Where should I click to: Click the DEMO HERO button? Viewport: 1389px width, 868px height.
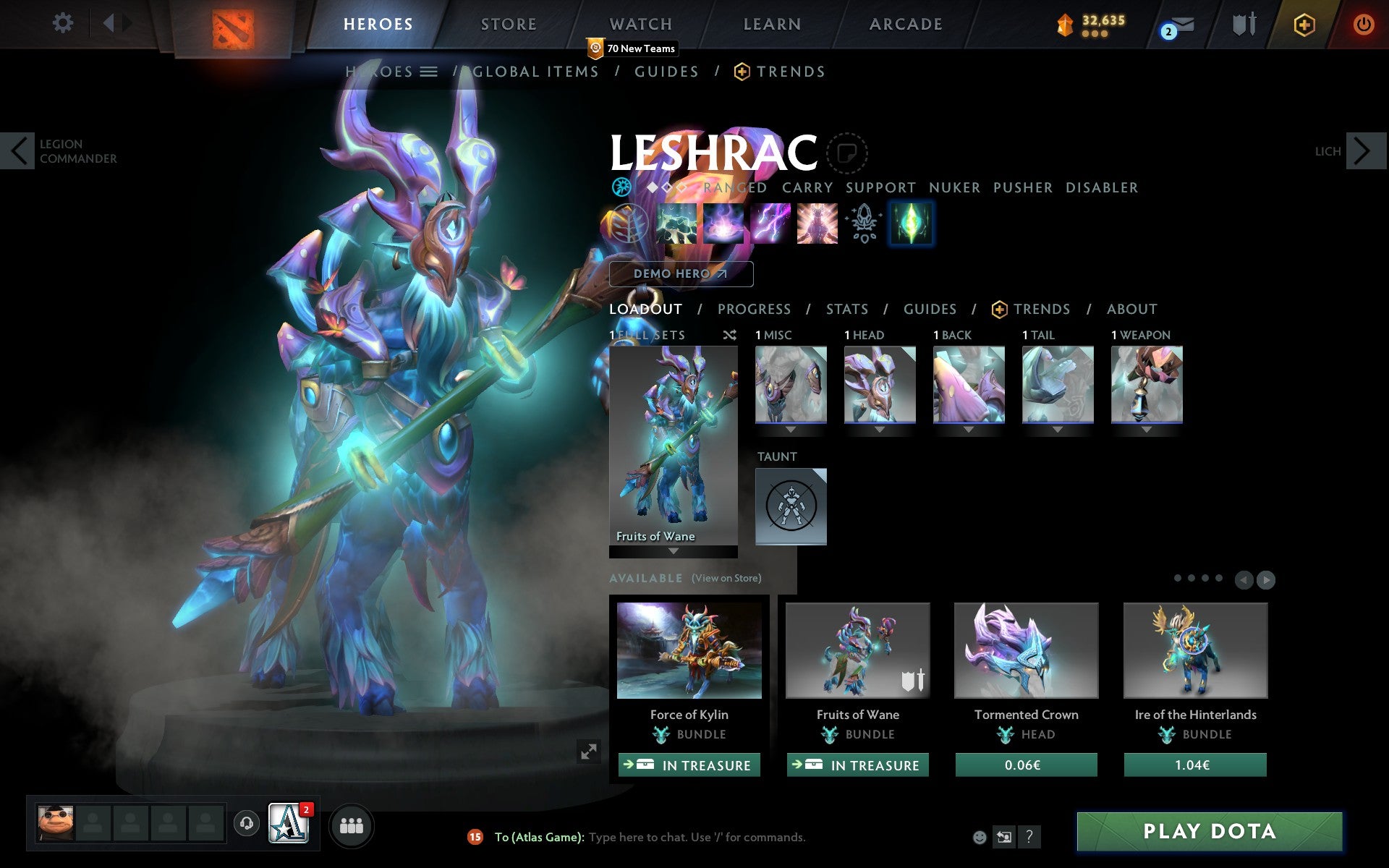point(680,274)
